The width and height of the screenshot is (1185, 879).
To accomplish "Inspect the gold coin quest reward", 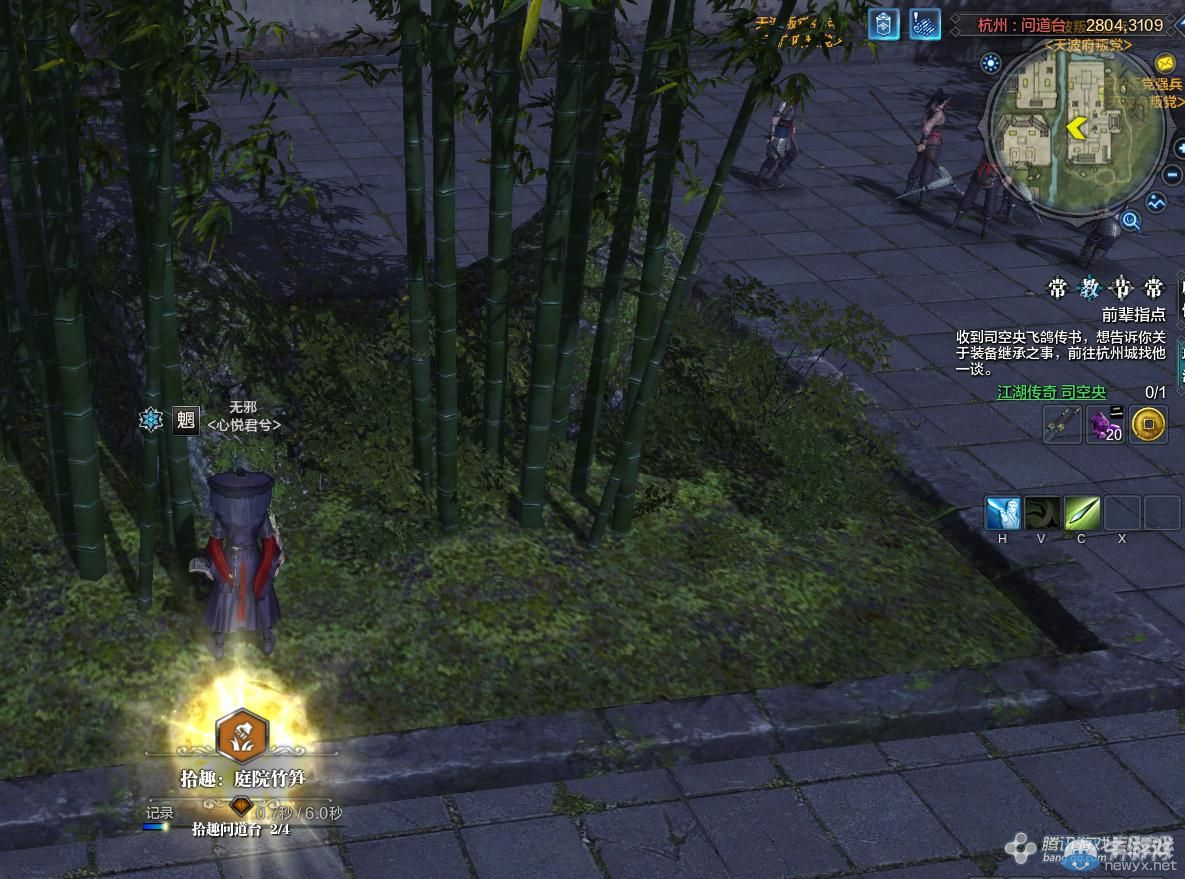I will click(x=1149, y=425).
